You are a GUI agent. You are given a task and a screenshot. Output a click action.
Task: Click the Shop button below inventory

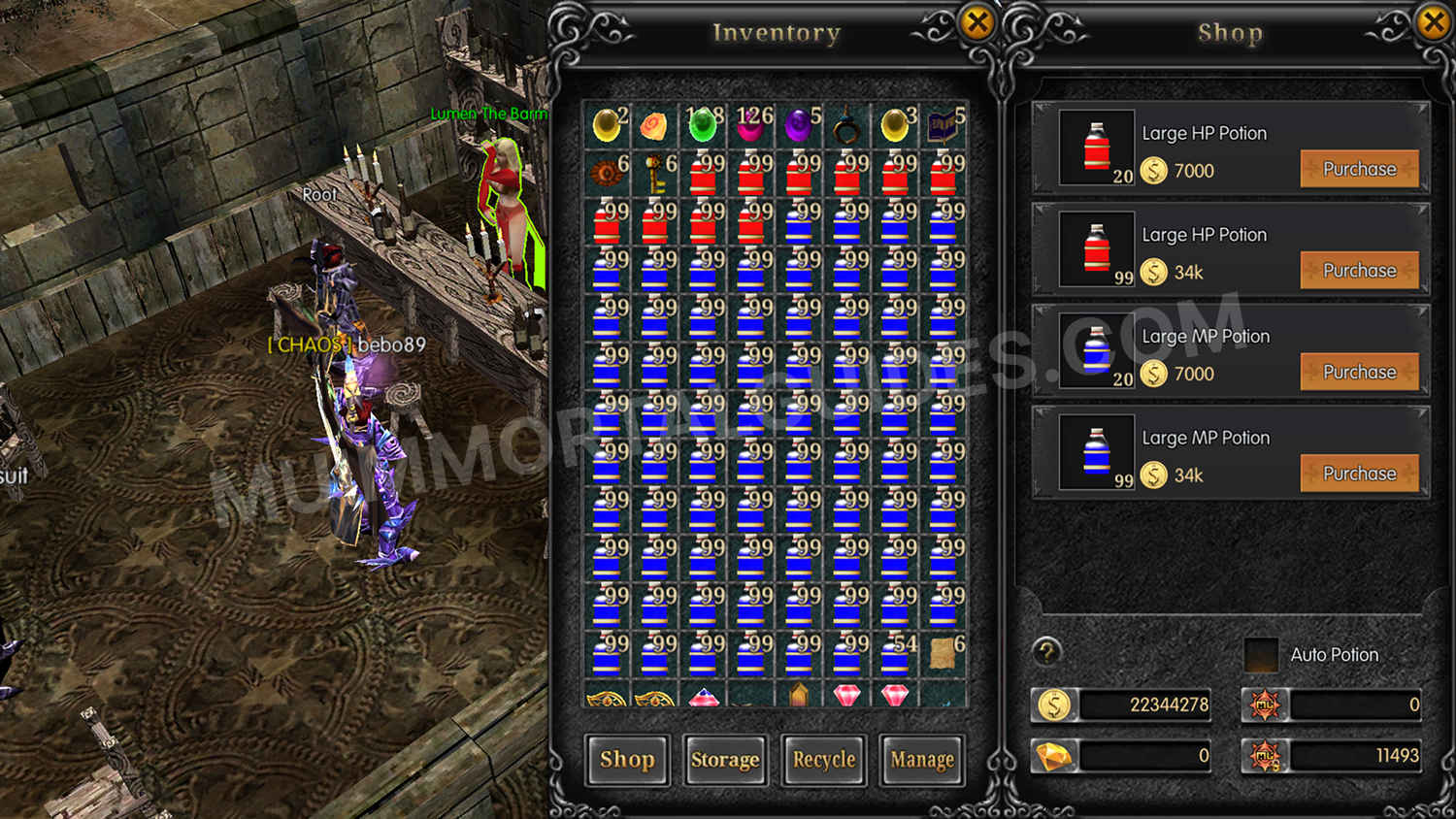coord(627,760)
